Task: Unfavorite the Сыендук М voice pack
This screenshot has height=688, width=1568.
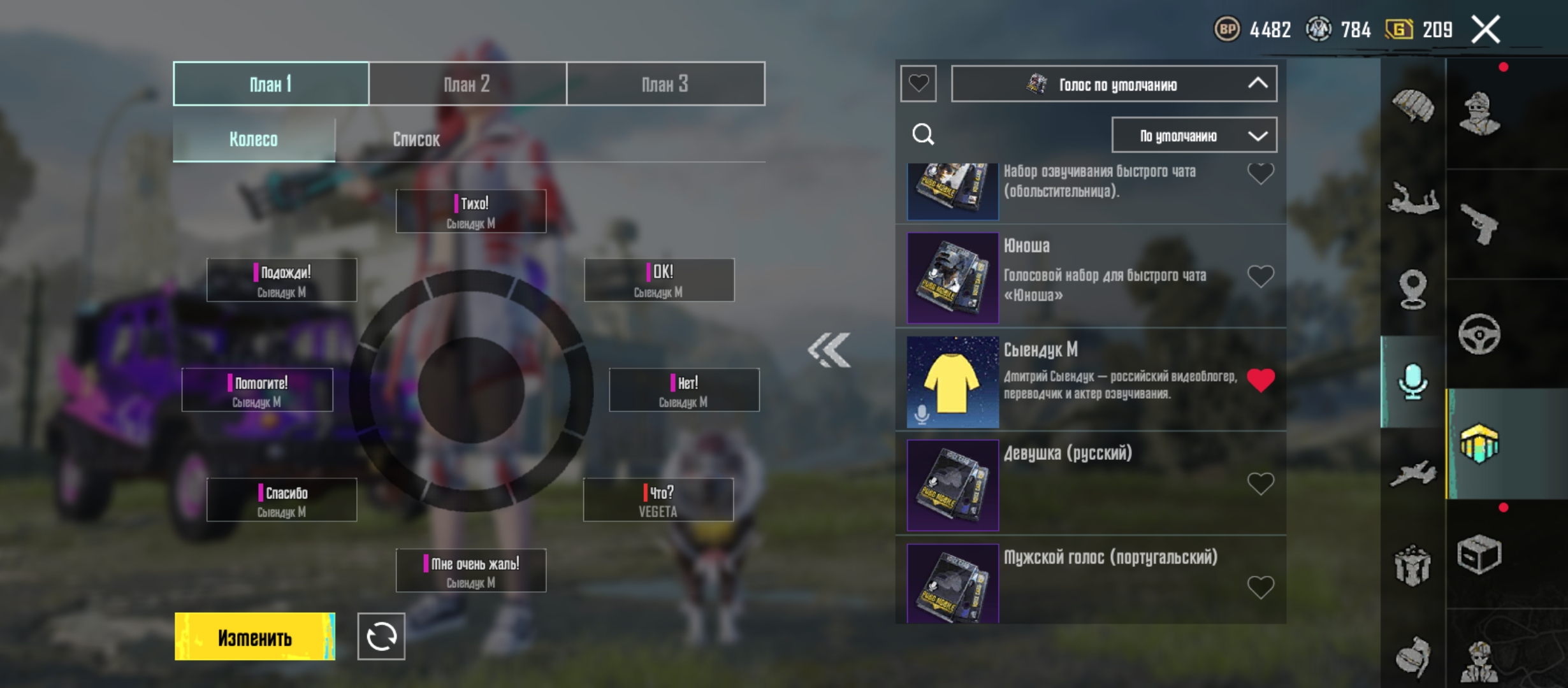Action: (1260, 380)
